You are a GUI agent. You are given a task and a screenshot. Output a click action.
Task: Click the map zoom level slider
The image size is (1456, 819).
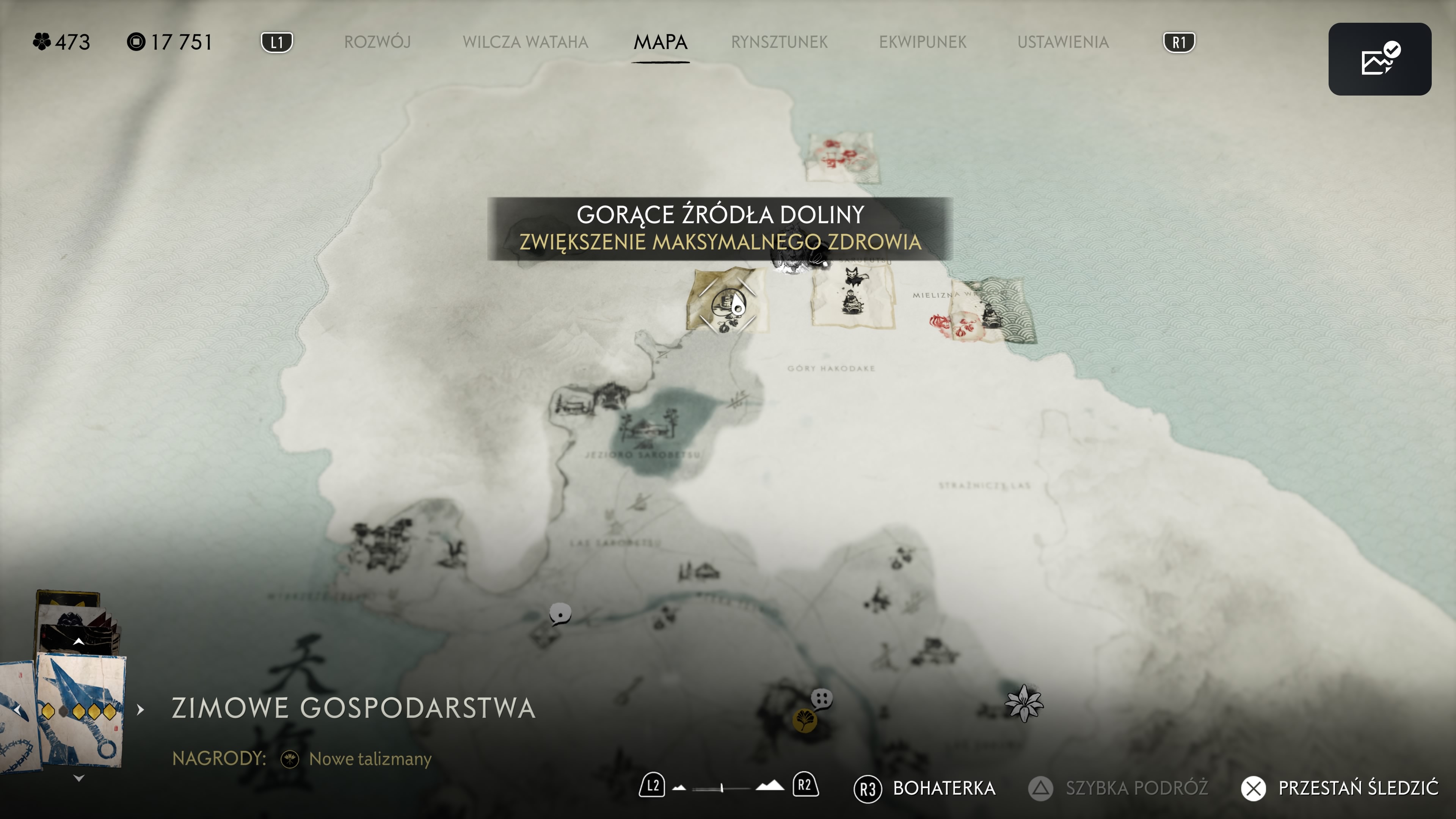722,788
